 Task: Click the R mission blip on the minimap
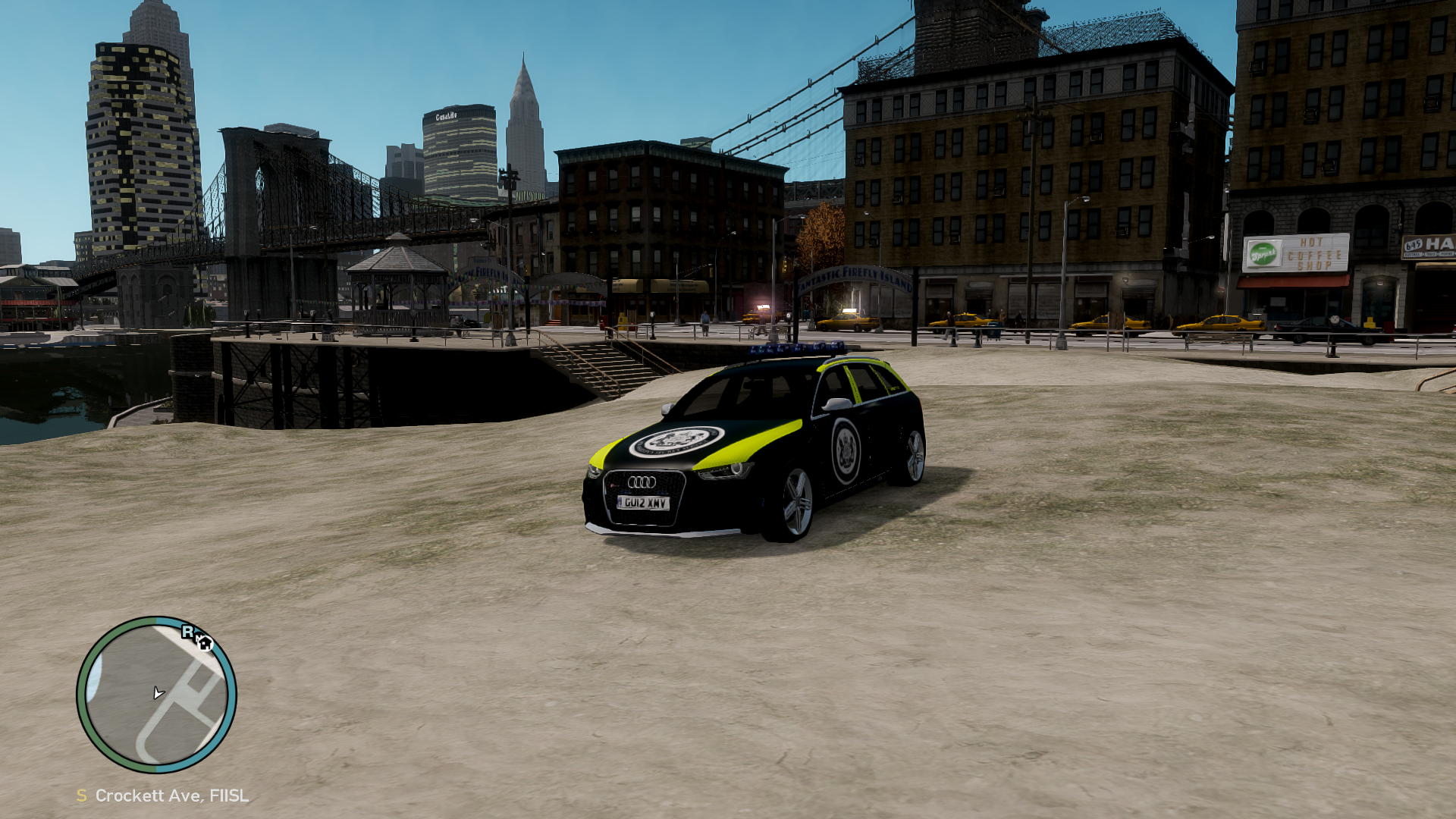[187, 632]
